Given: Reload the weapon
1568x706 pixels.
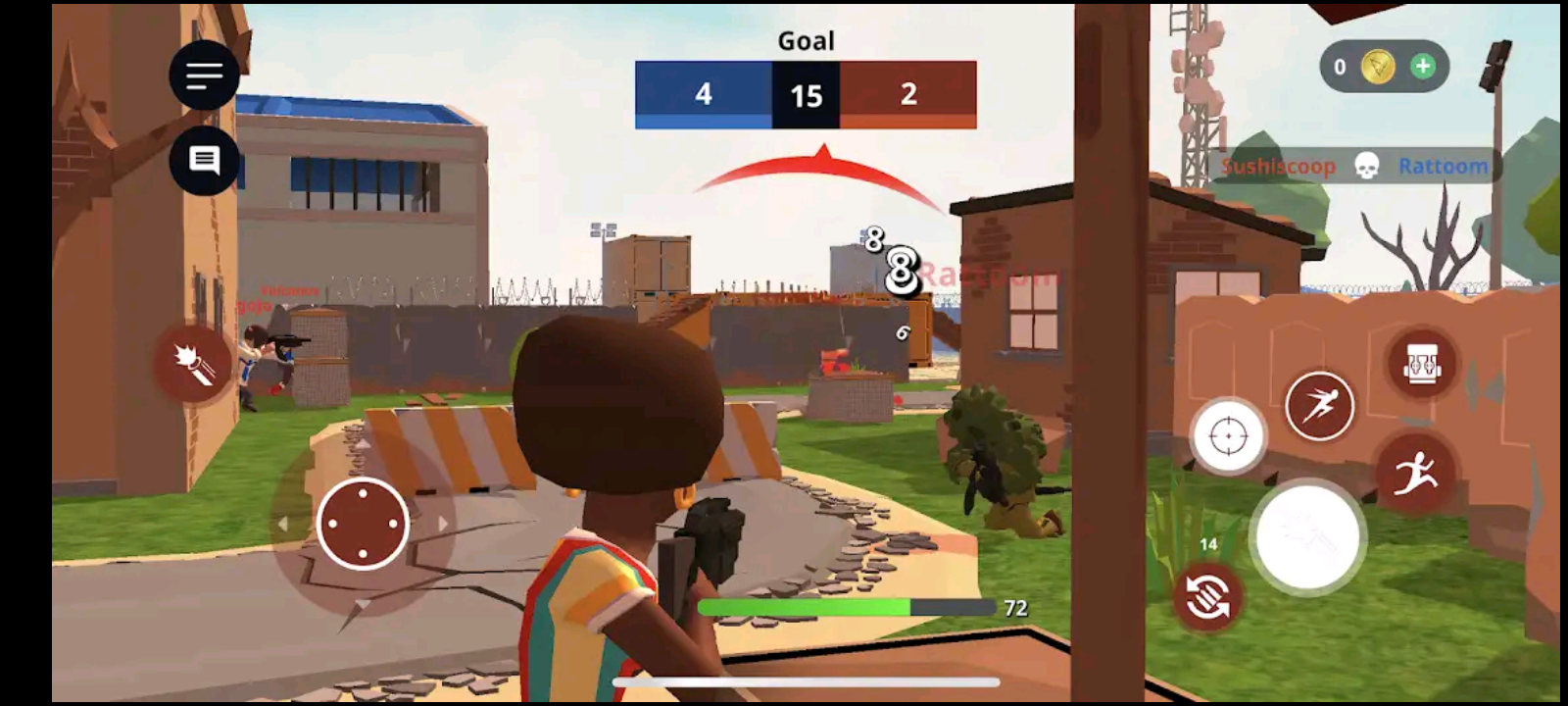Looking at the screenshot, I should tap(1207, 595).
